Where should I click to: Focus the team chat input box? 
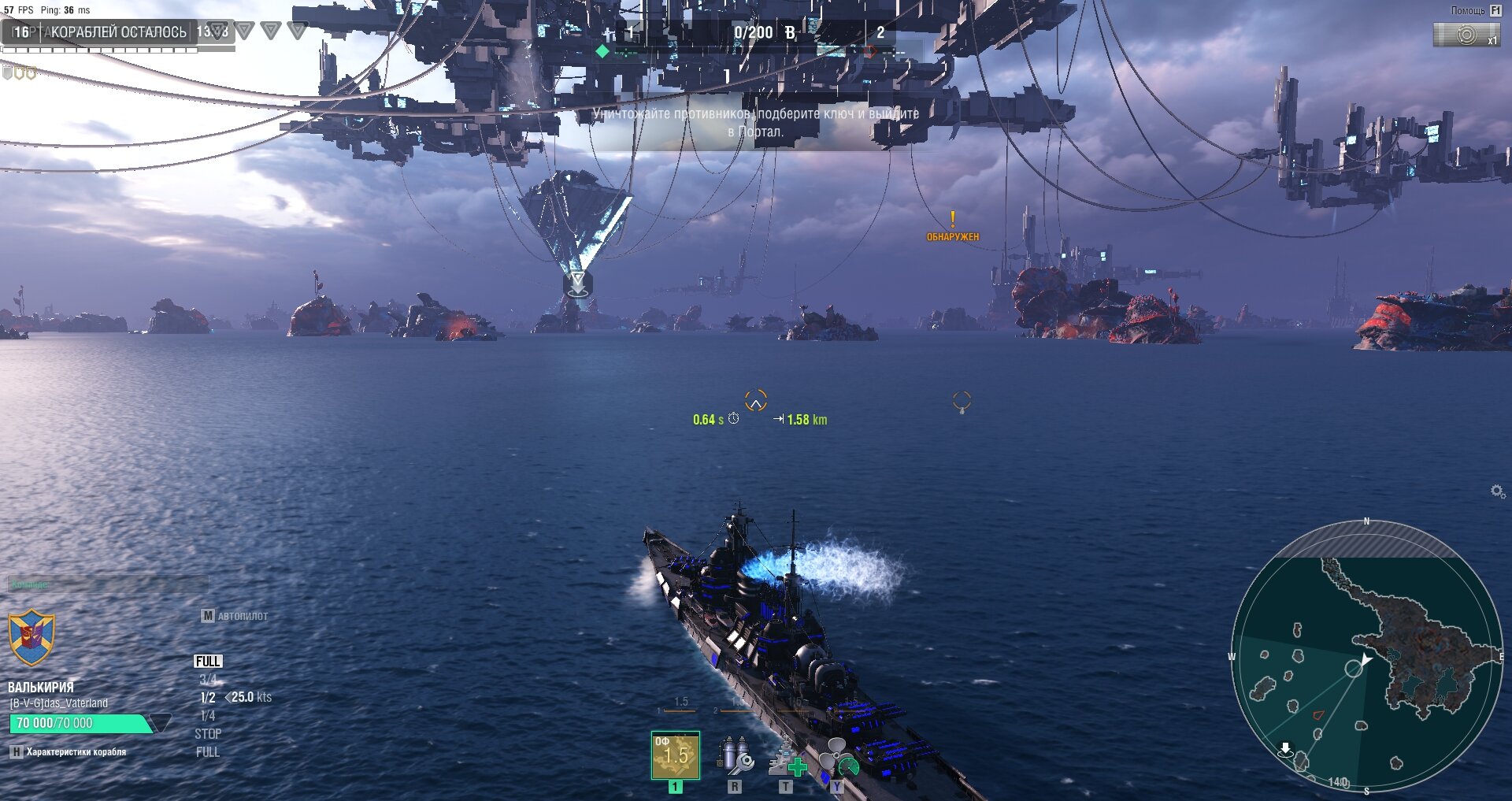pos(108,584)
